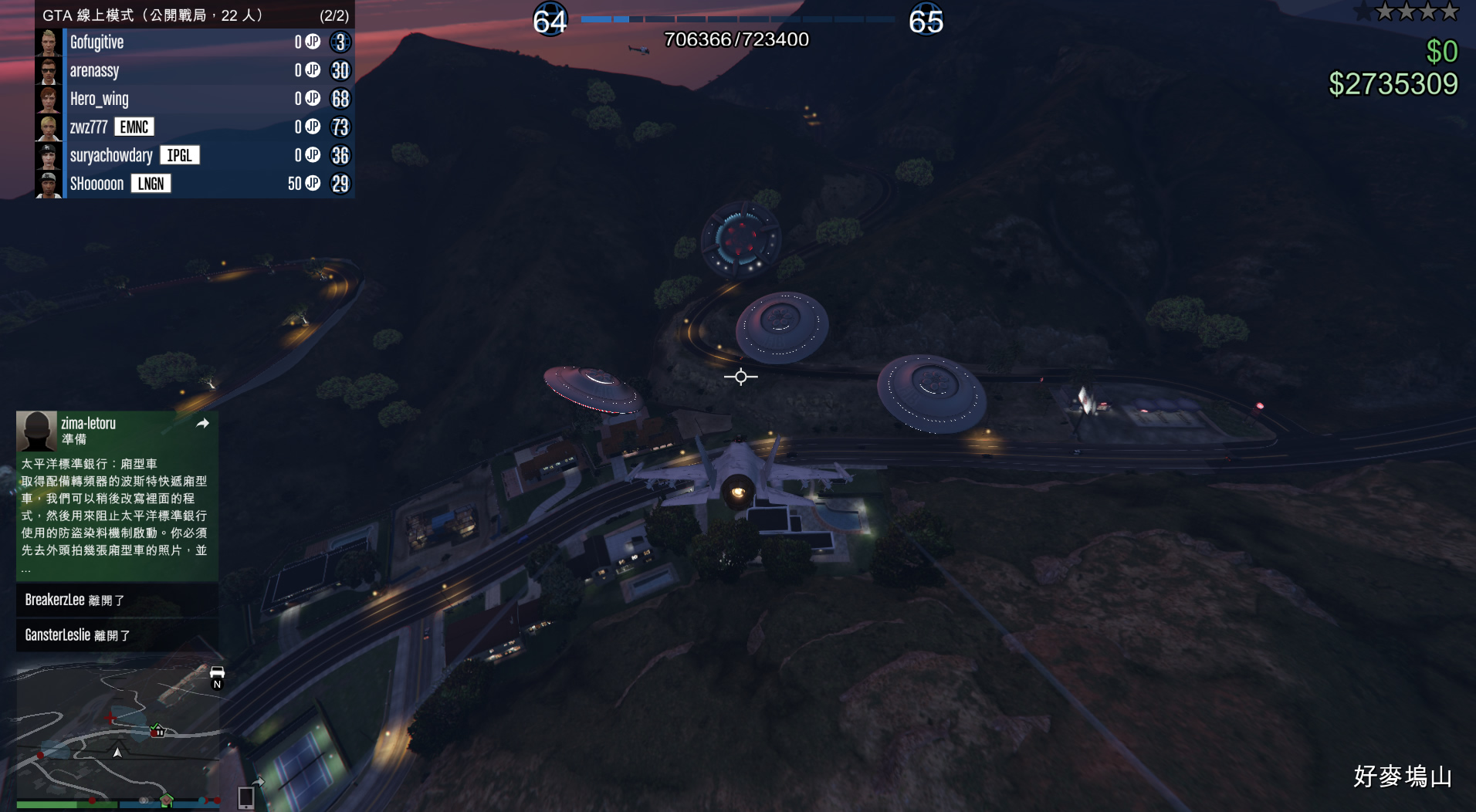Select arenassy's player row
Image resolution: width=1476 pixels, height=812 pixels.
pyautogui.click(x=193, y=71)
